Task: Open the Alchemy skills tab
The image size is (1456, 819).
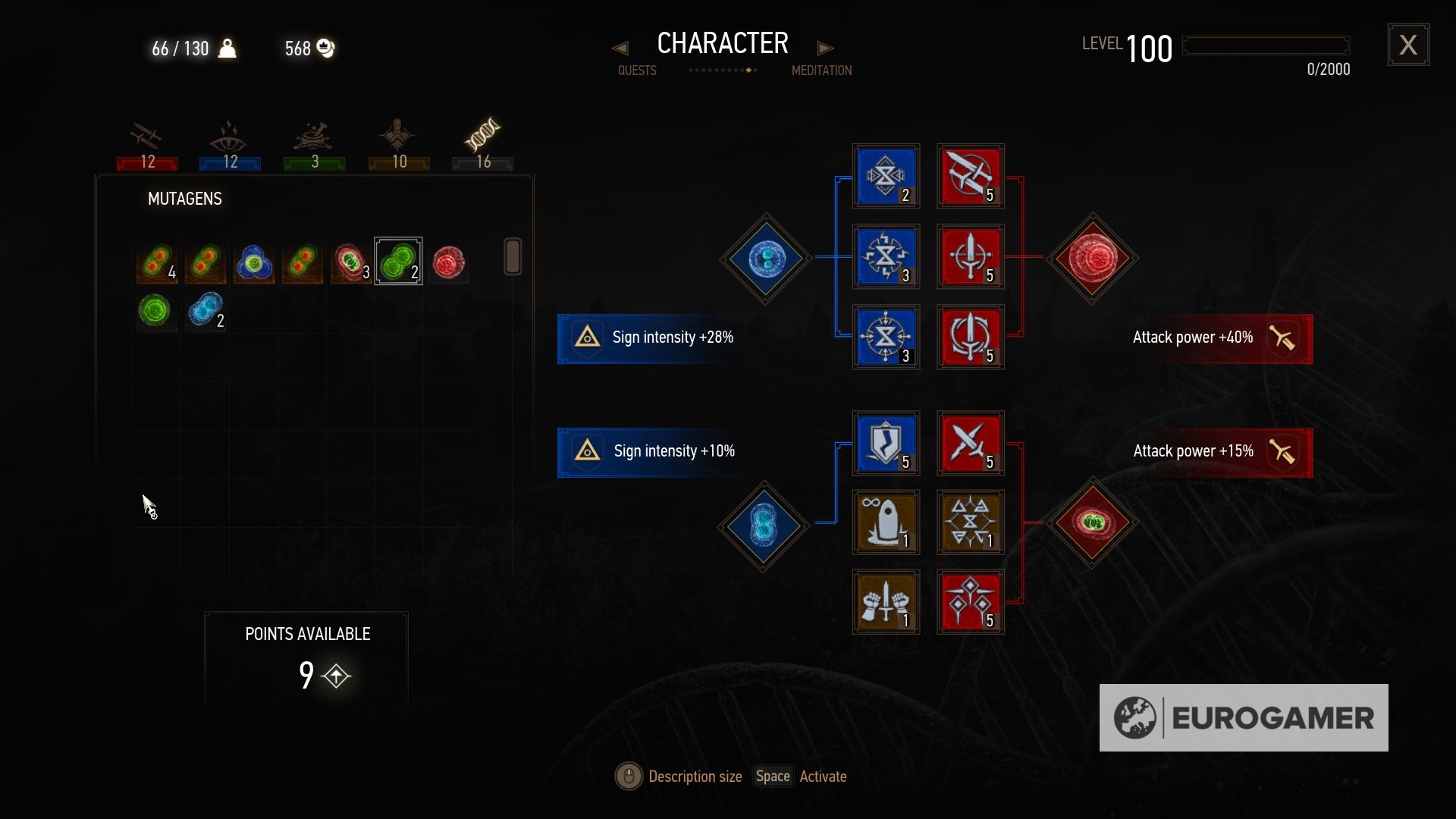Action: tap(314, 144)
